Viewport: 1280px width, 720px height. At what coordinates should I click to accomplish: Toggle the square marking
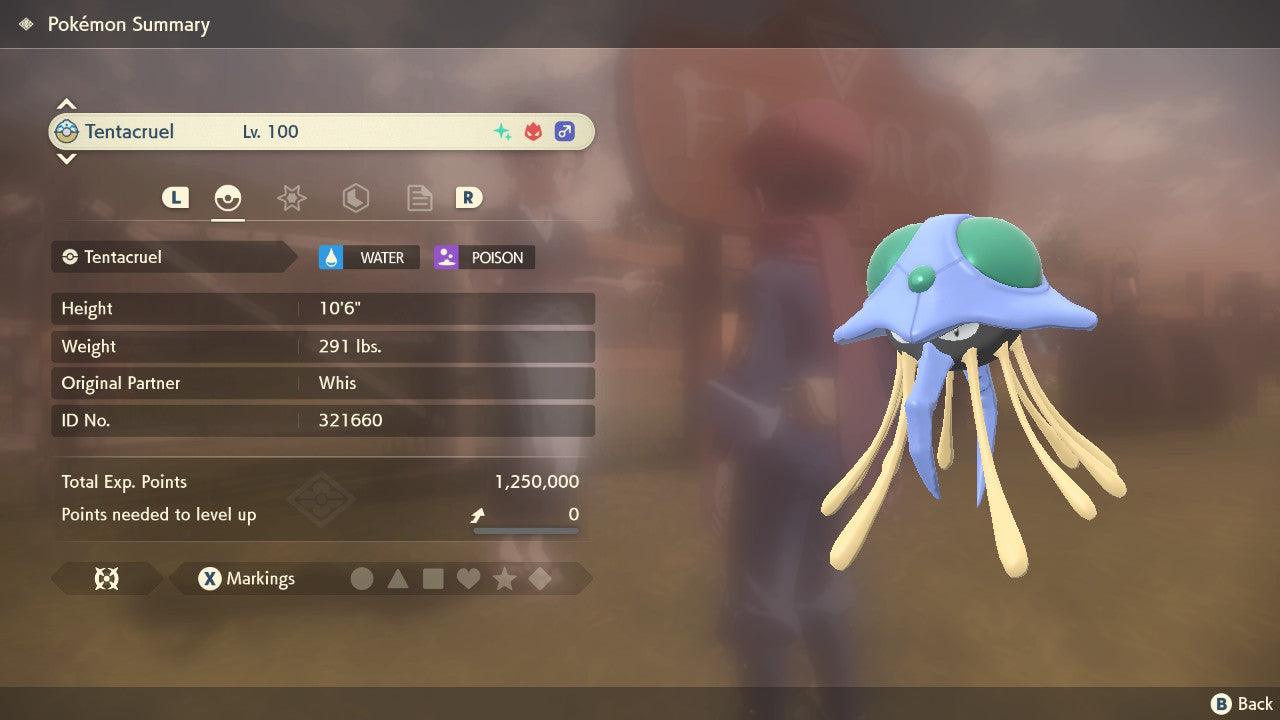click(433, 579)
